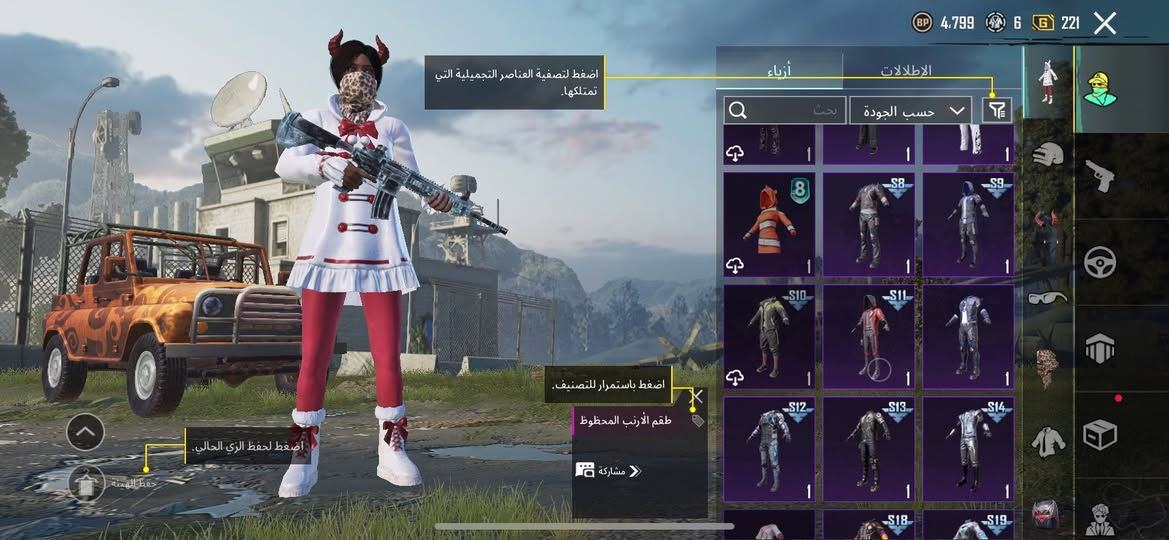Image resolution: width=1169 pixels, height=540 pixels.
Task: Switch to the أزياء tab
Action: click(783, 71)
